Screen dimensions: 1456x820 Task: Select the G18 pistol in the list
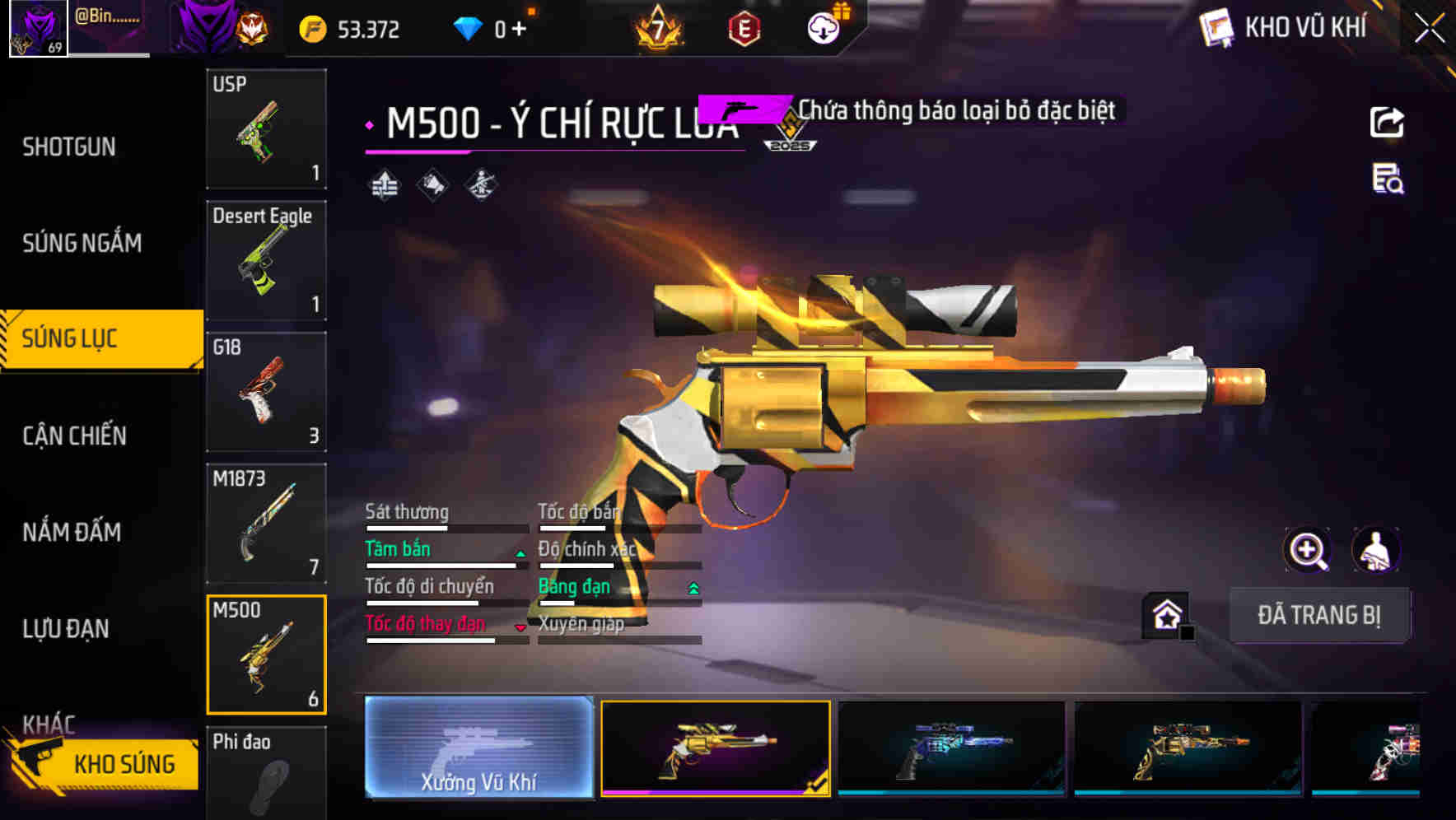pos(266,392)
